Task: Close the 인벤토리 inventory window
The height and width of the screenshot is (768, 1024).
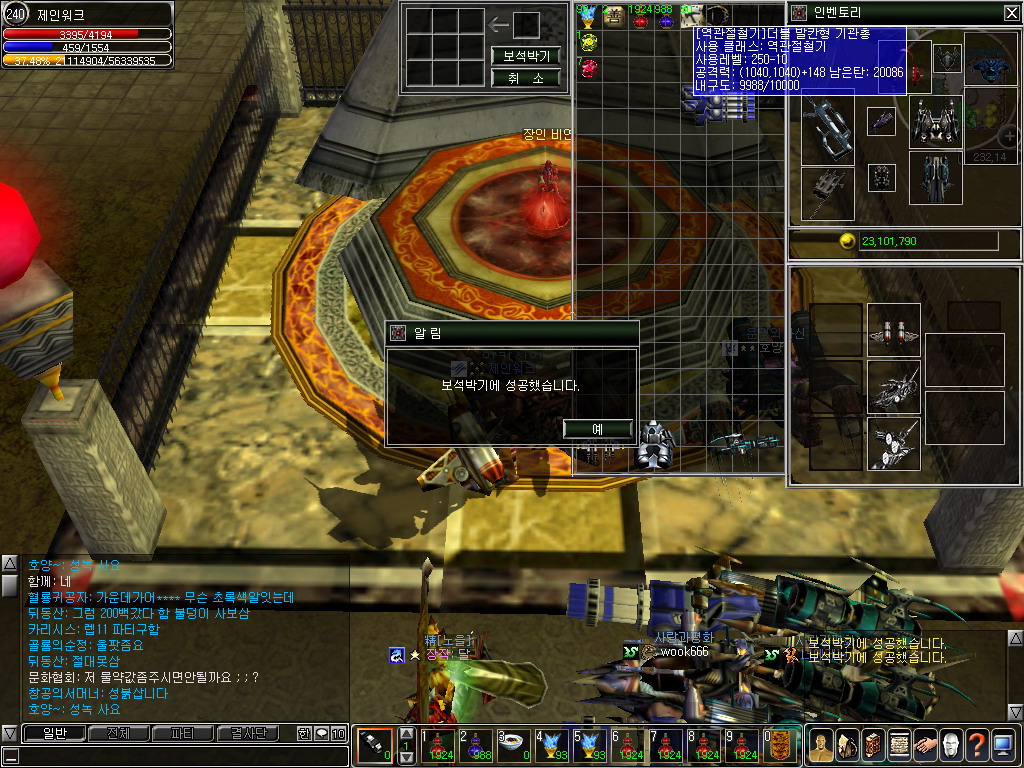Action: [x=1011, y=12]
